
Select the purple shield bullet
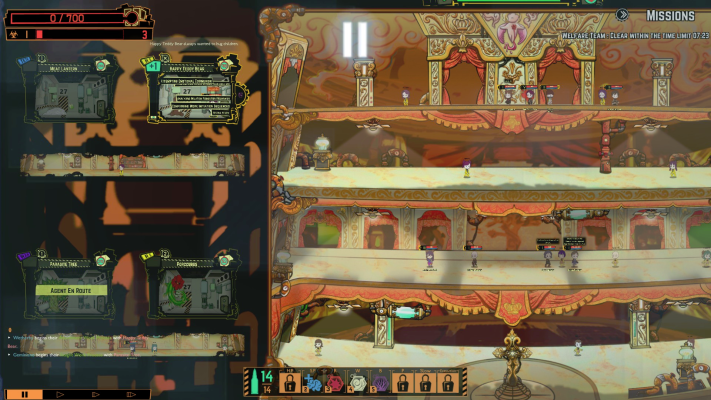coord(380,383)
